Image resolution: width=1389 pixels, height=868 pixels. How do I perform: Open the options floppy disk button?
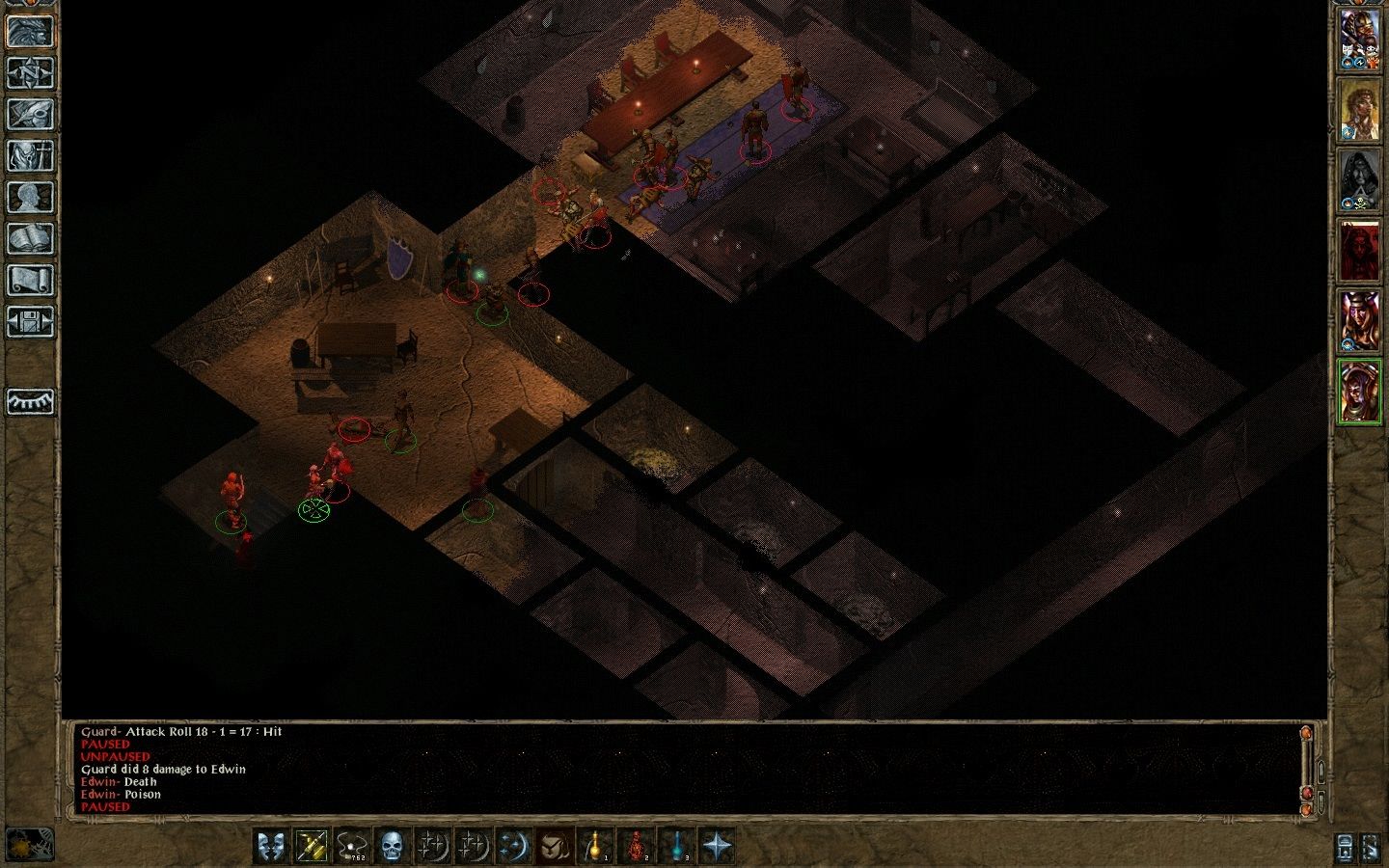click(x=30, y=321)
